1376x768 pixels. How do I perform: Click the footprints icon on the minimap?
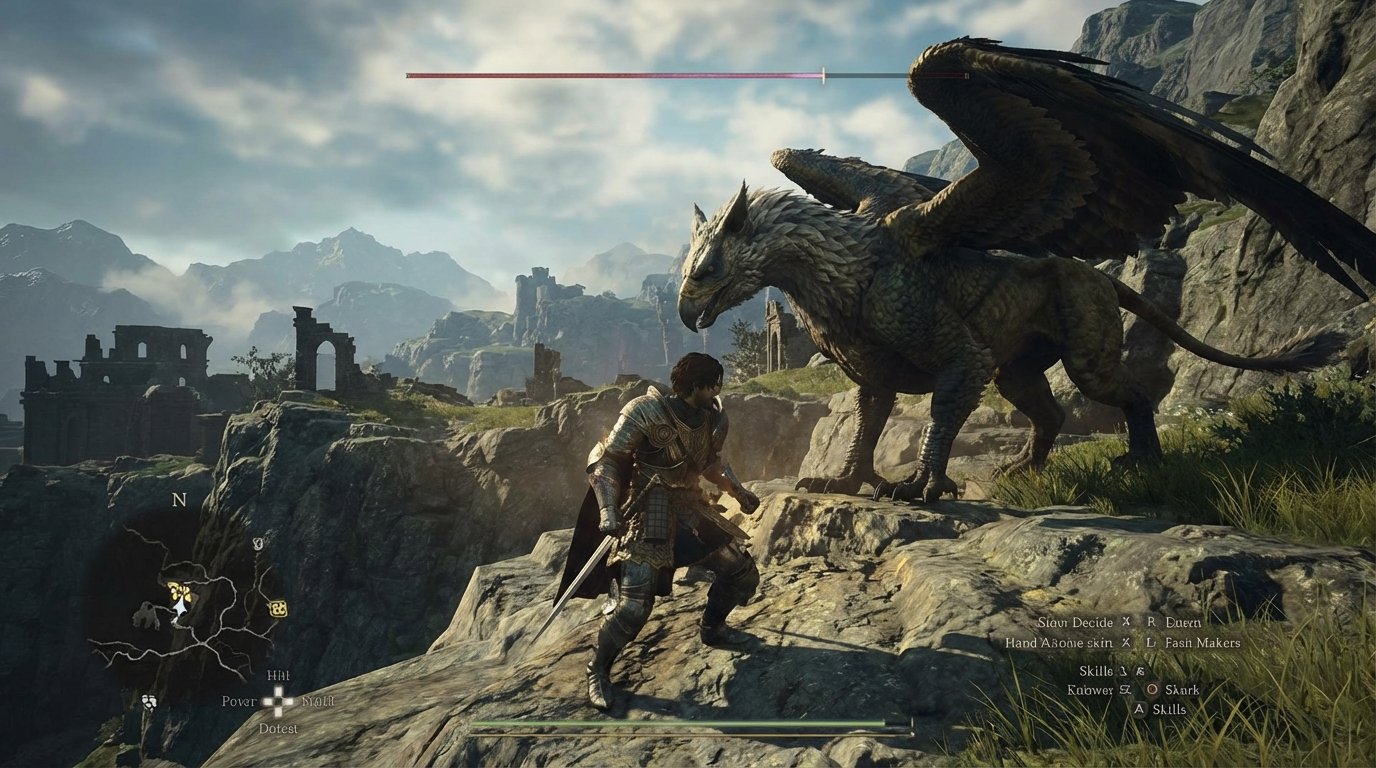coord(149,701)
